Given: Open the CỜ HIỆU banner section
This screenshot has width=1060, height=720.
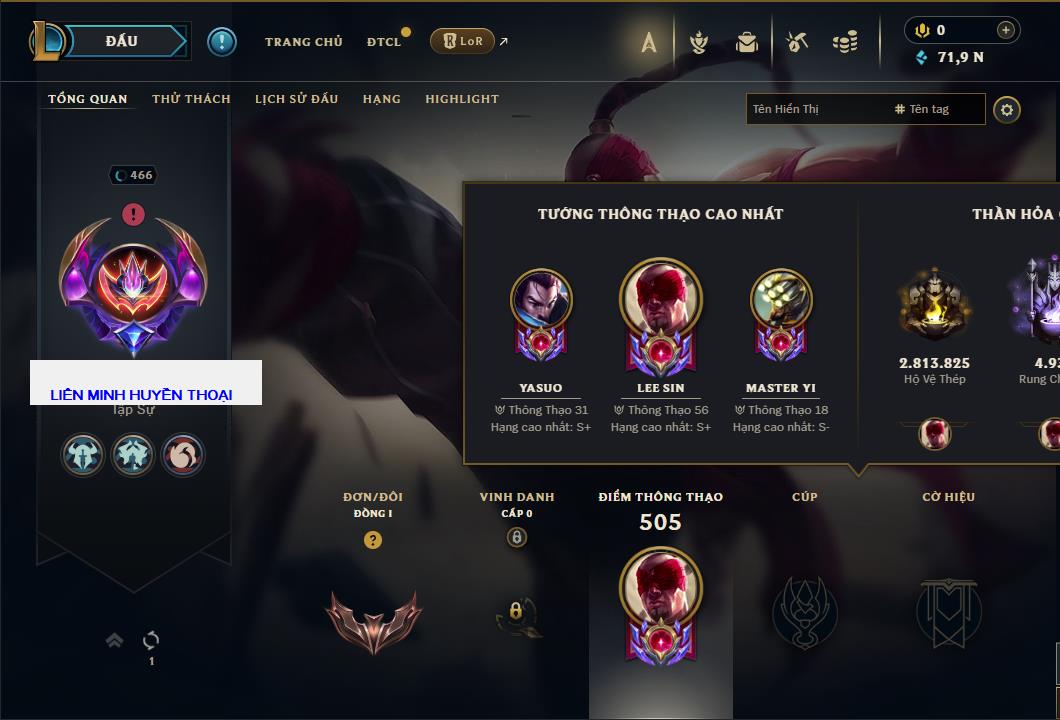Looking at the screenshot, I should (x=948, y=611).
